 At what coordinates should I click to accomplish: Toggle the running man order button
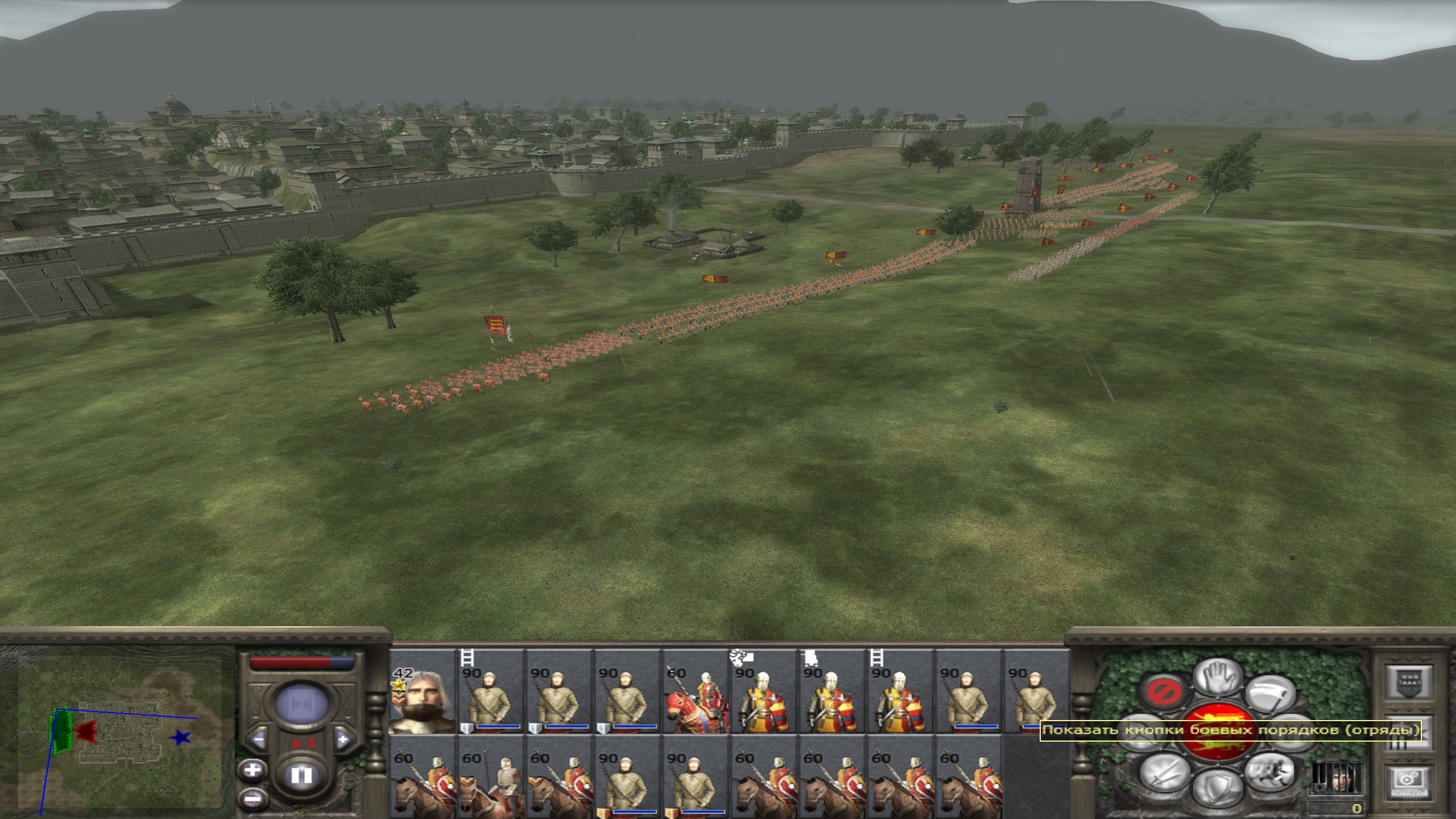pyautogui.click(x=1269, y=771)
